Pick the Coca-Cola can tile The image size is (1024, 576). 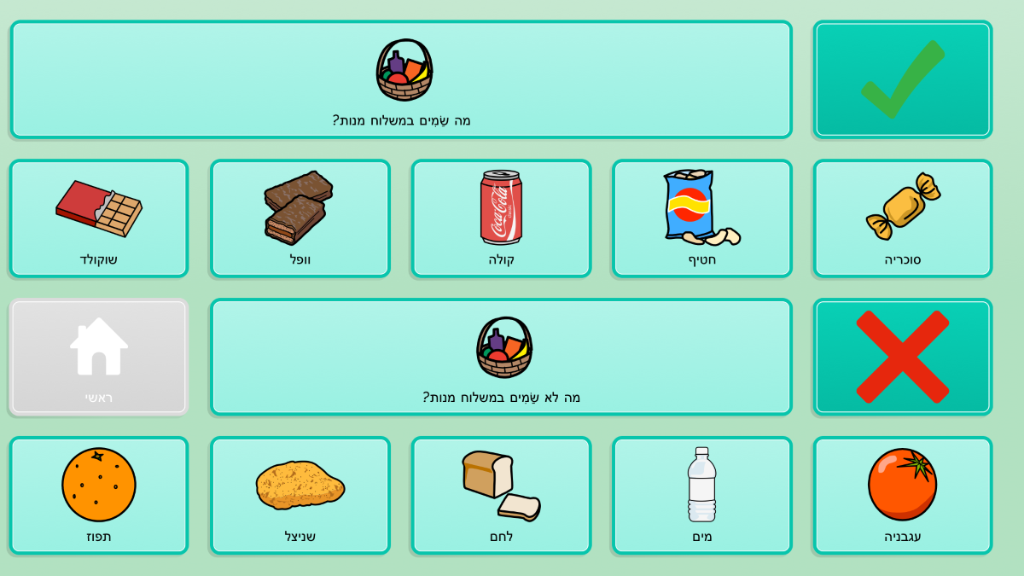point(501,218)
